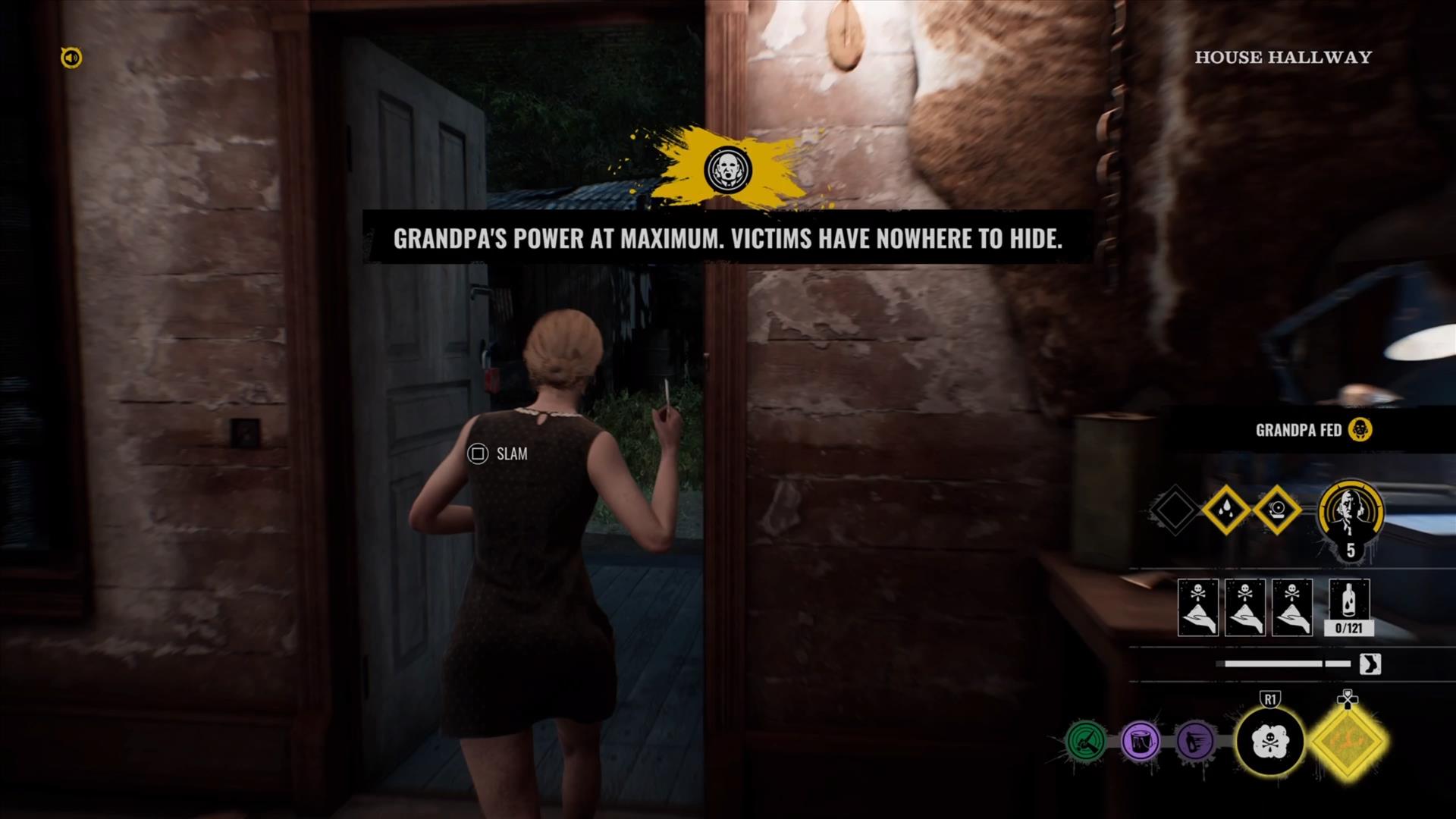Select the glowing yellow diamond ability
The height and width of the screenshot is (819, 1456).
(x=1348, y=741)
